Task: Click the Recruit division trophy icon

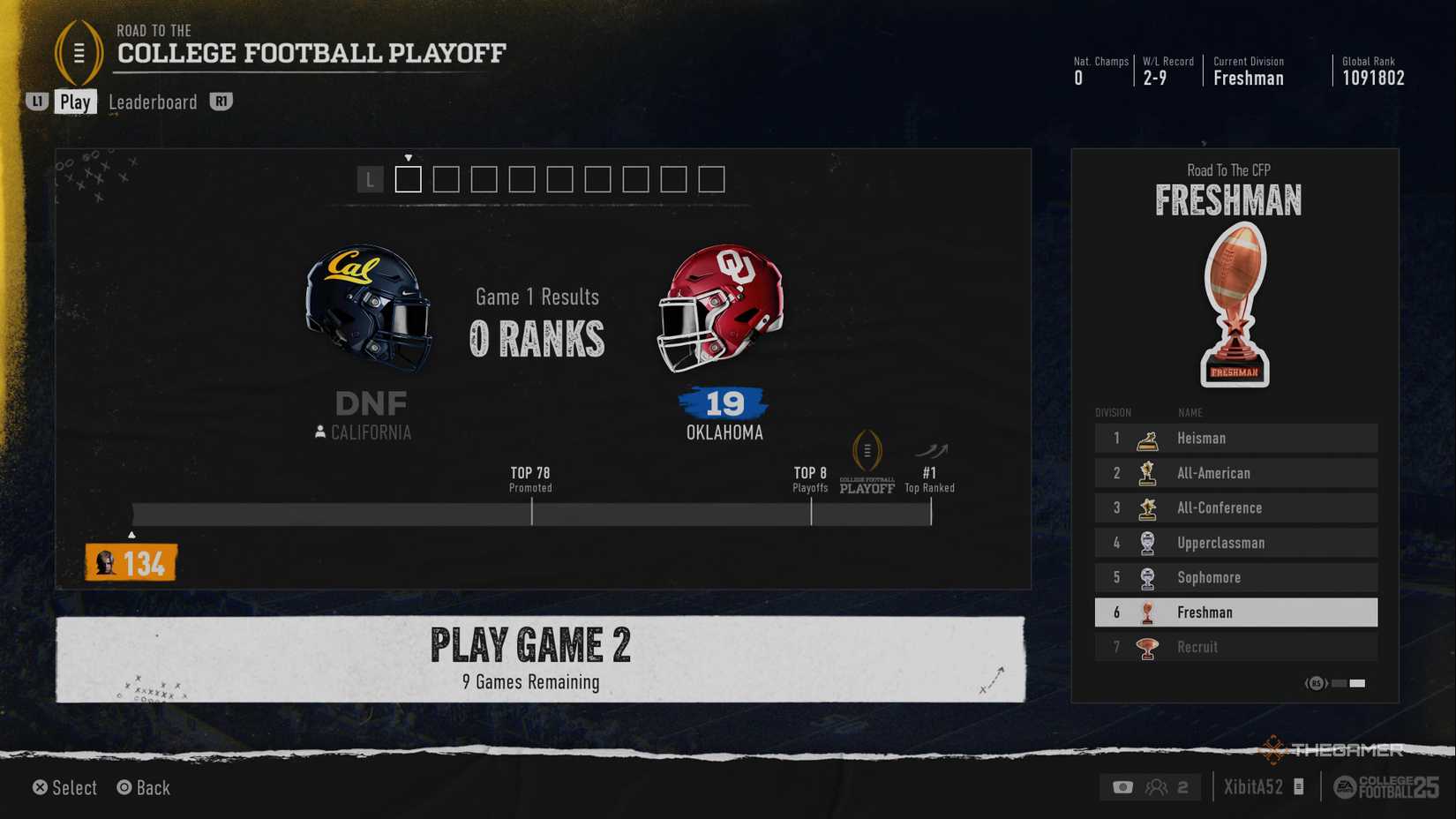Action: (x=1147, y=647)
